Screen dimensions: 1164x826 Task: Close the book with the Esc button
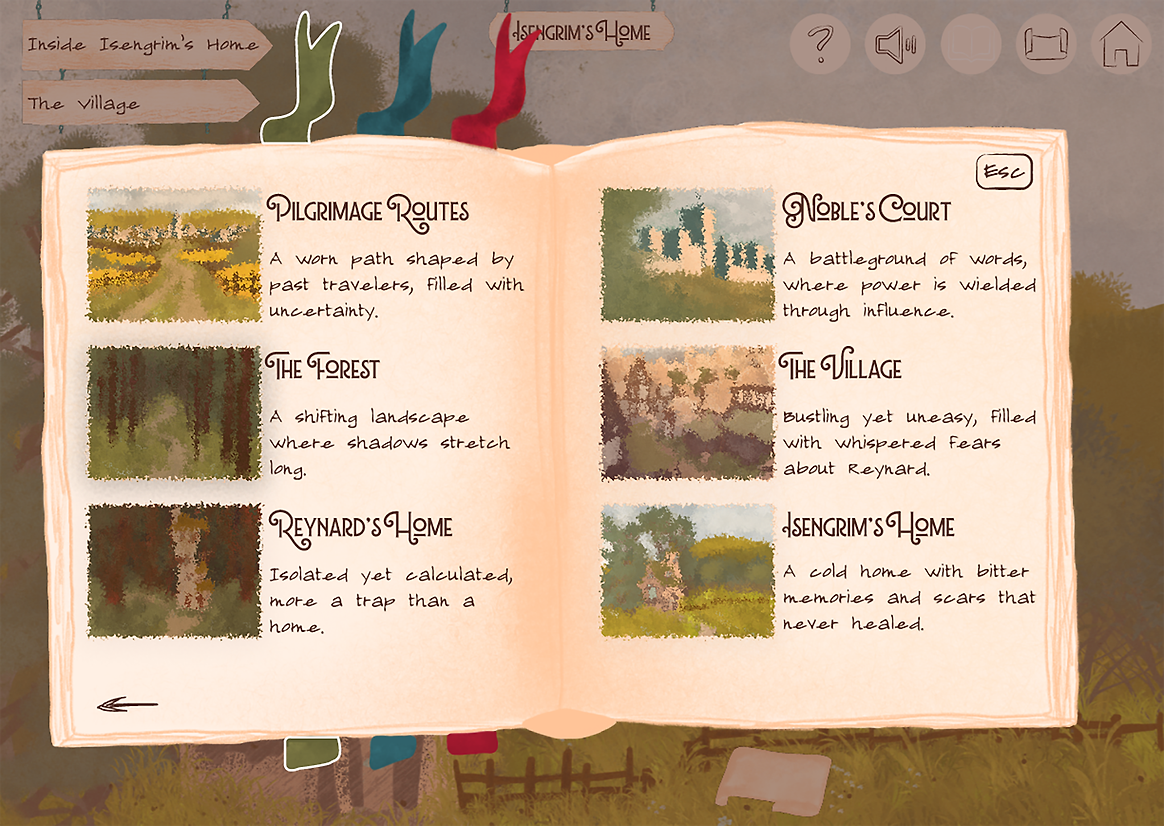click(1003, 172)
